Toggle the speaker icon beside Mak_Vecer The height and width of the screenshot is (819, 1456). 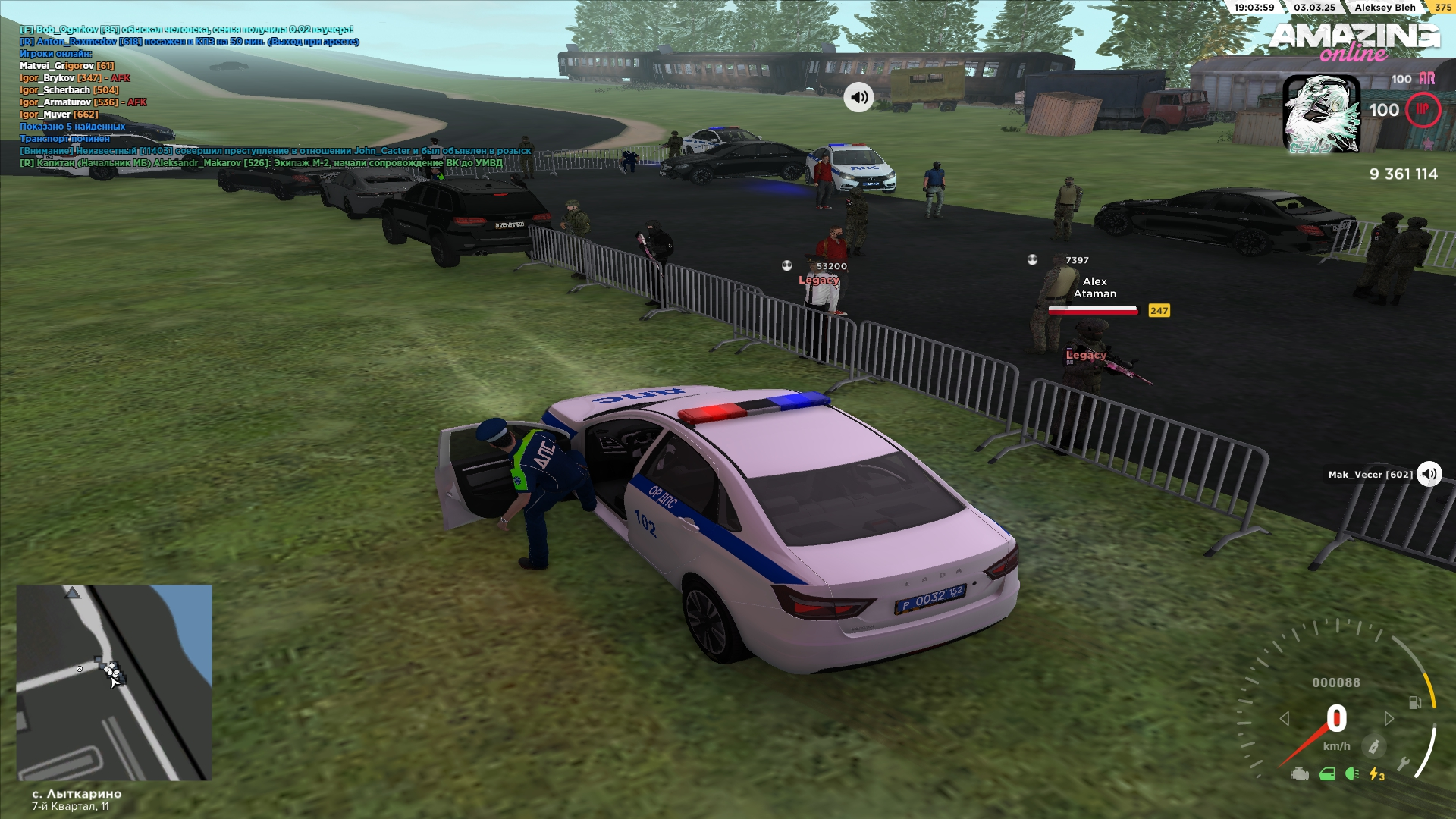pos(1429,474)
